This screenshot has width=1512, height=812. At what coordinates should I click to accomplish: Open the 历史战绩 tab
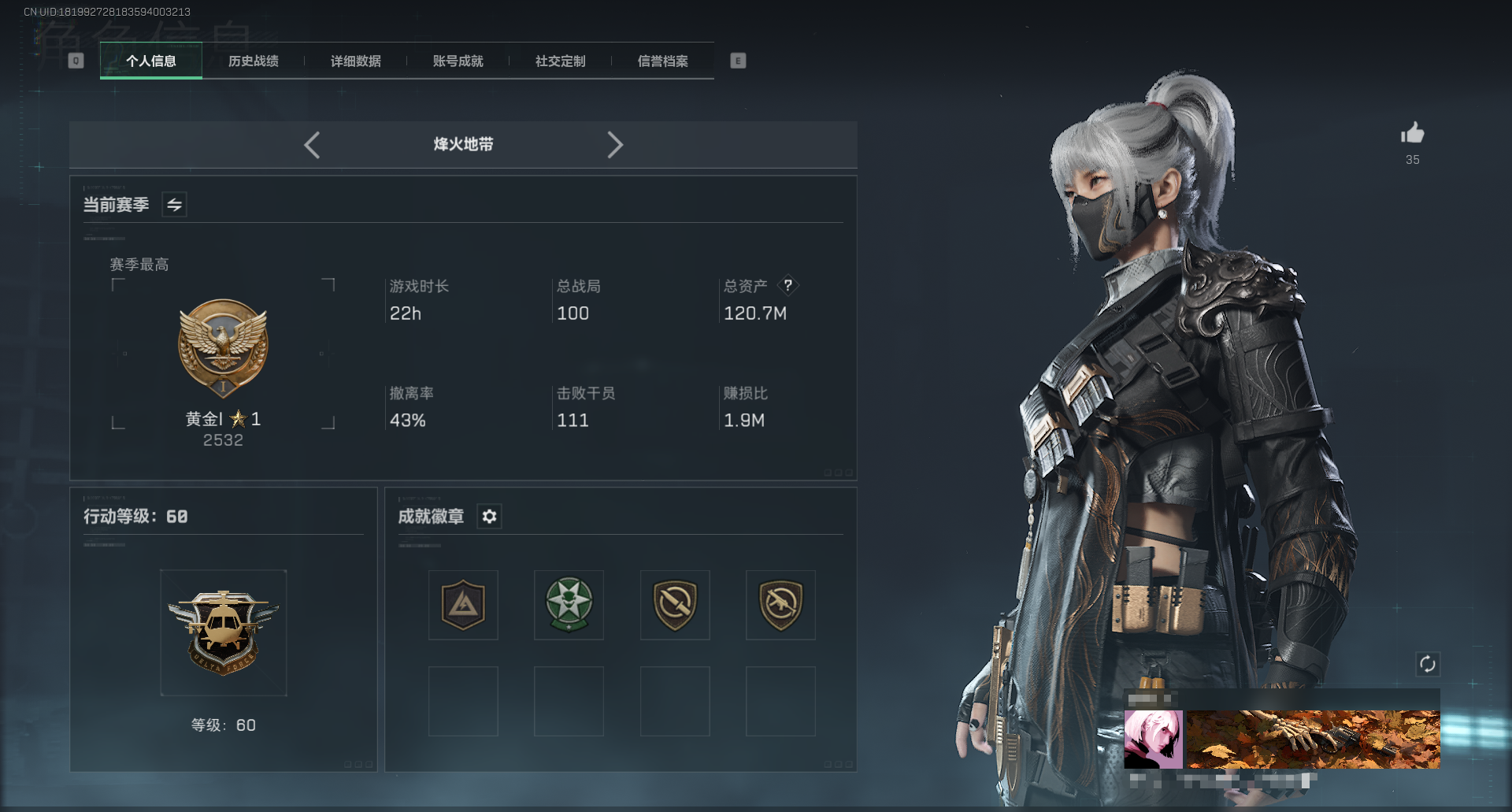tap(254, 61)
